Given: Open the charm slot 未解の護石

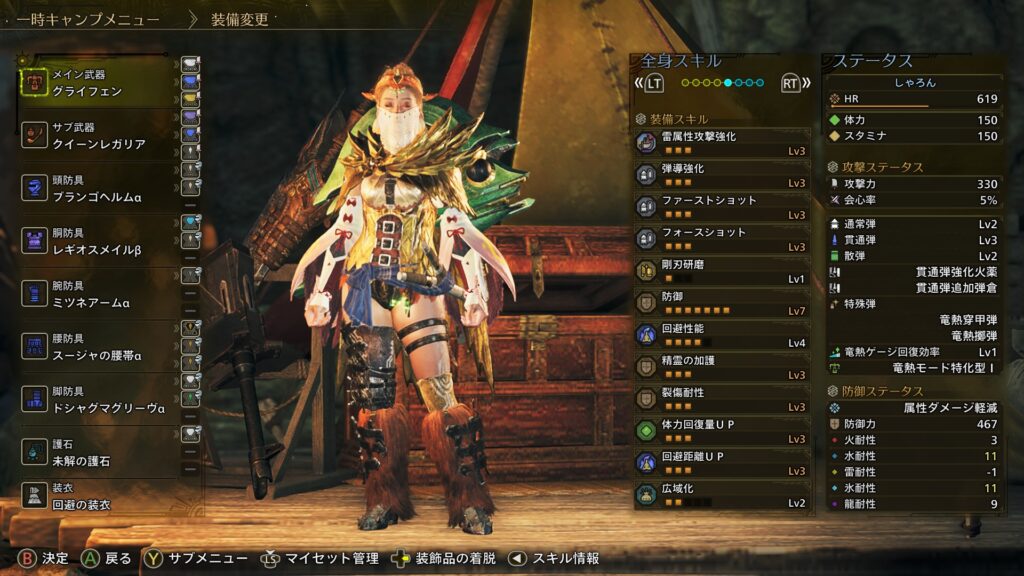Looking at the screenshot, I should pos(98,453).
